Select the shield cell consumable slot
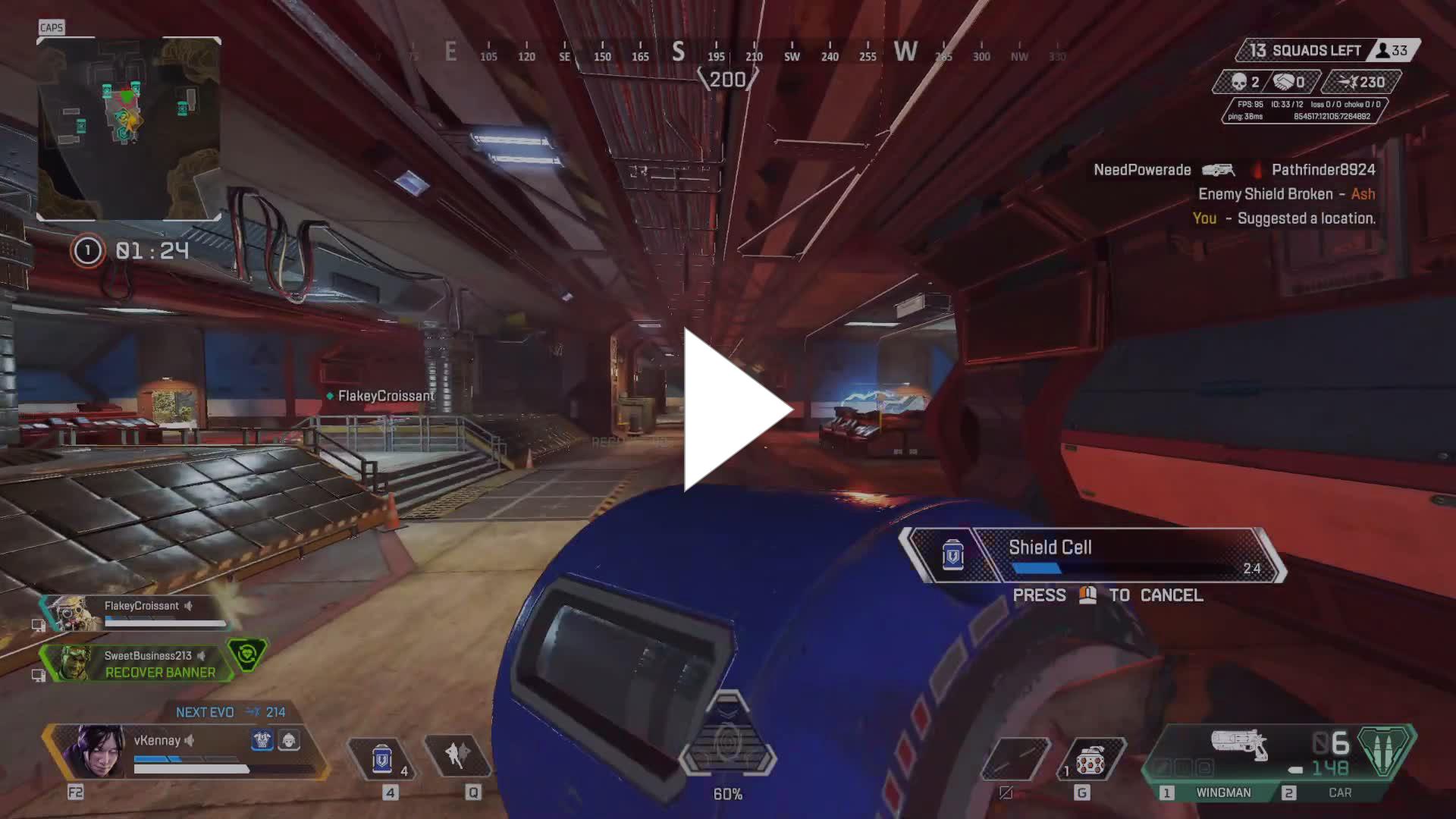 (x=383, y=758)
